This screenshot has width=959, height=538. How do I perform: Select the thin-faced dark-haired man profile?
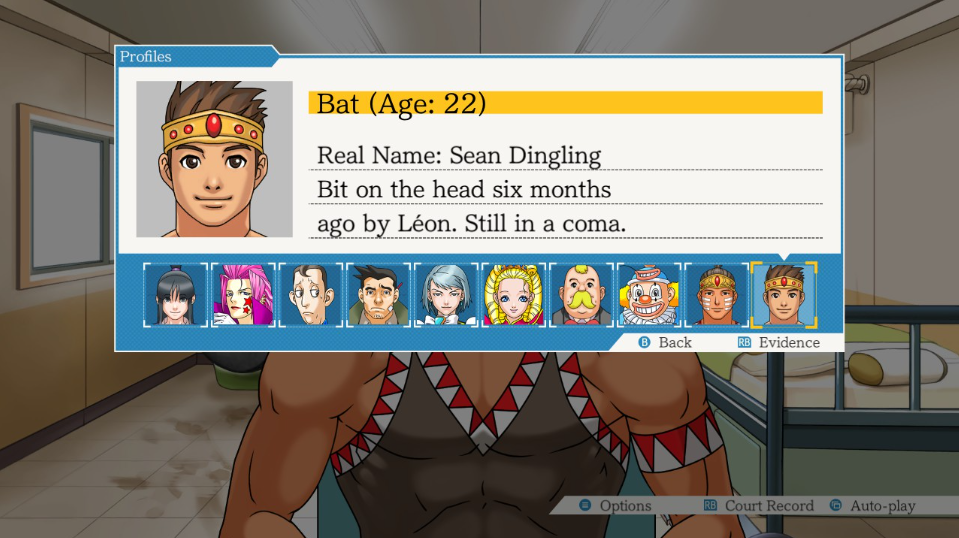pos(311,295)
